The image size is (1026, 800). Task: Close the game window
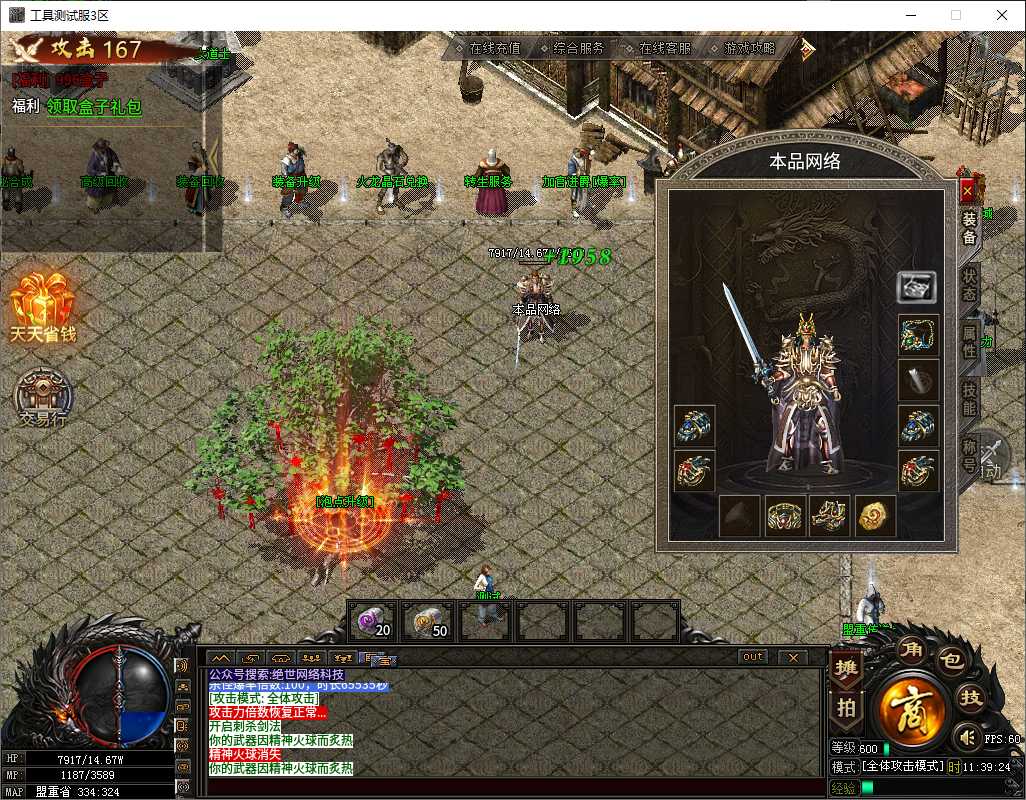1001,15
